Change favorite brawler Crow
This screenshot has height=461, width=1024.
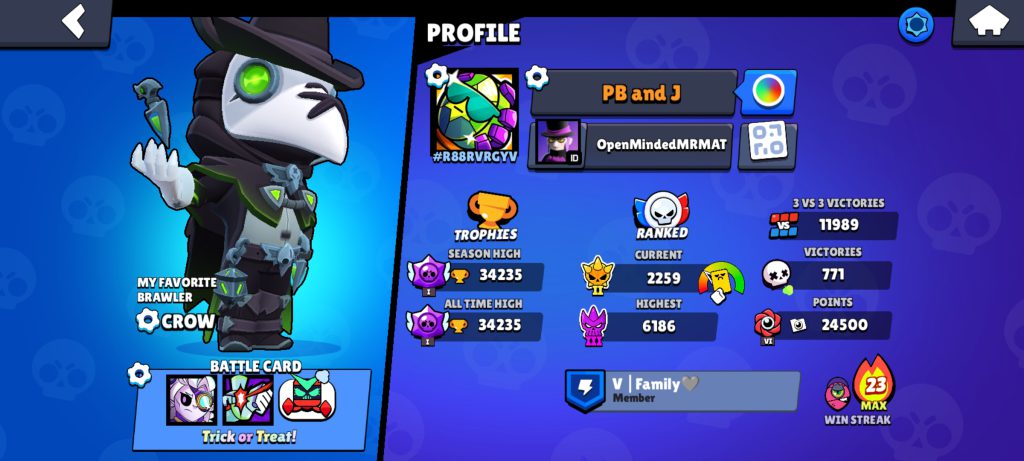click(x=177, y=320)
